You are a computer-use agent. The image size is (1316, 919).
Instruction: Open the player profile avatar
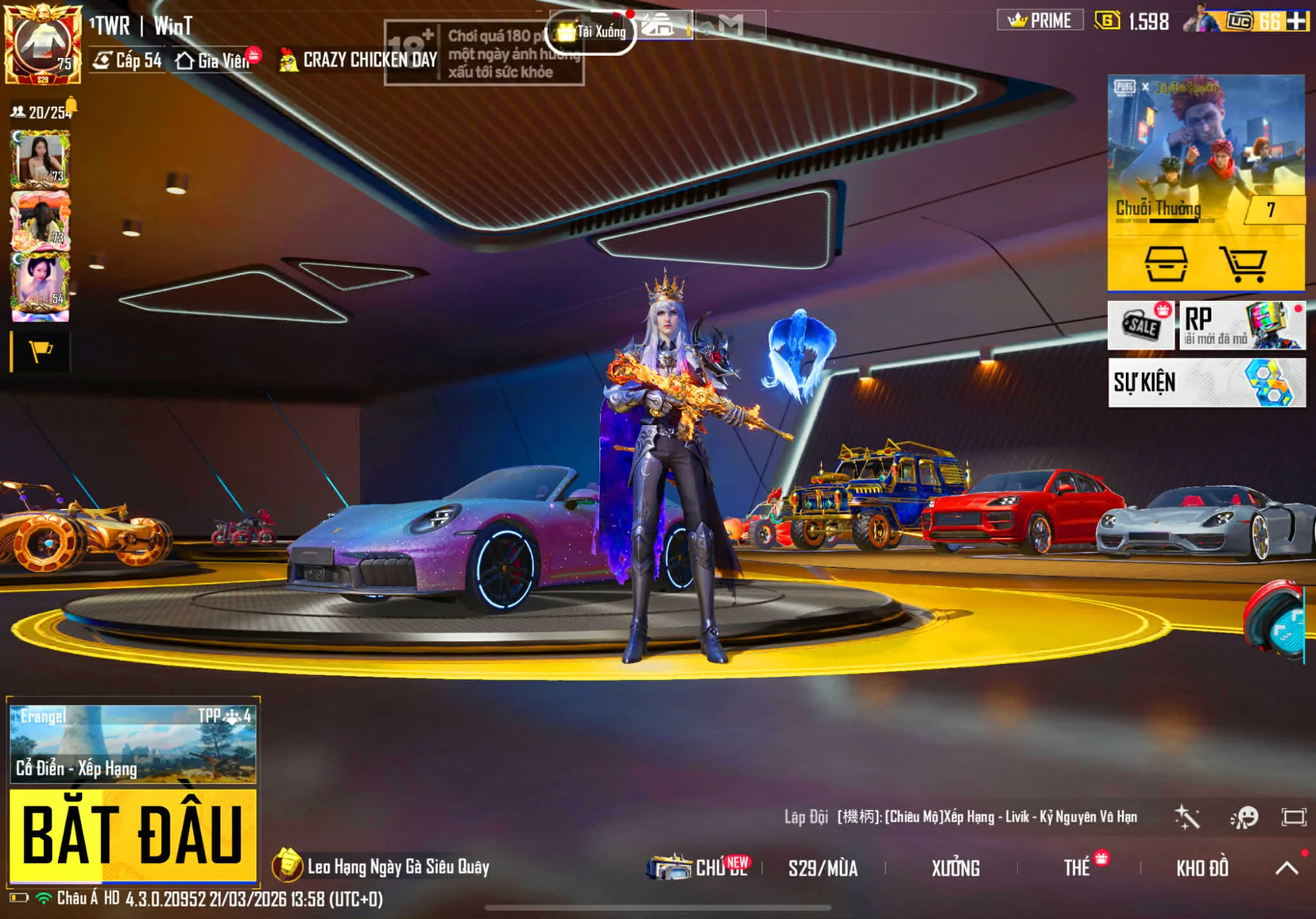(42, 43)
